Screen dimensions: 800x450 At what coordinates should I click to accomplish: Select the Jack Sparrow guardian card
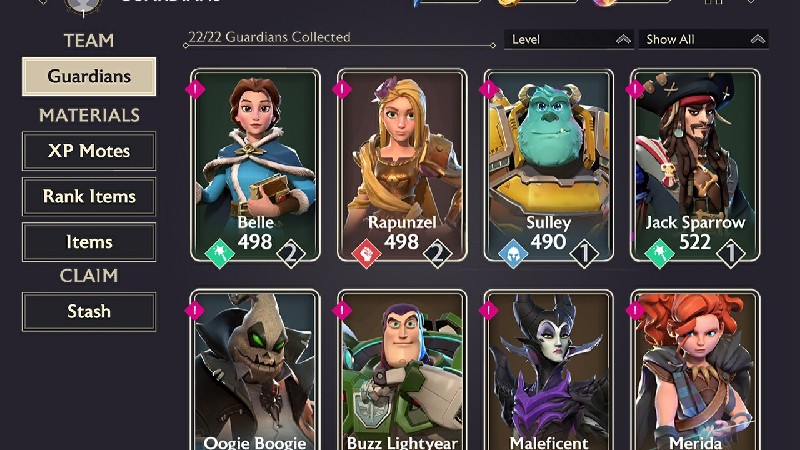pos(695,165)
